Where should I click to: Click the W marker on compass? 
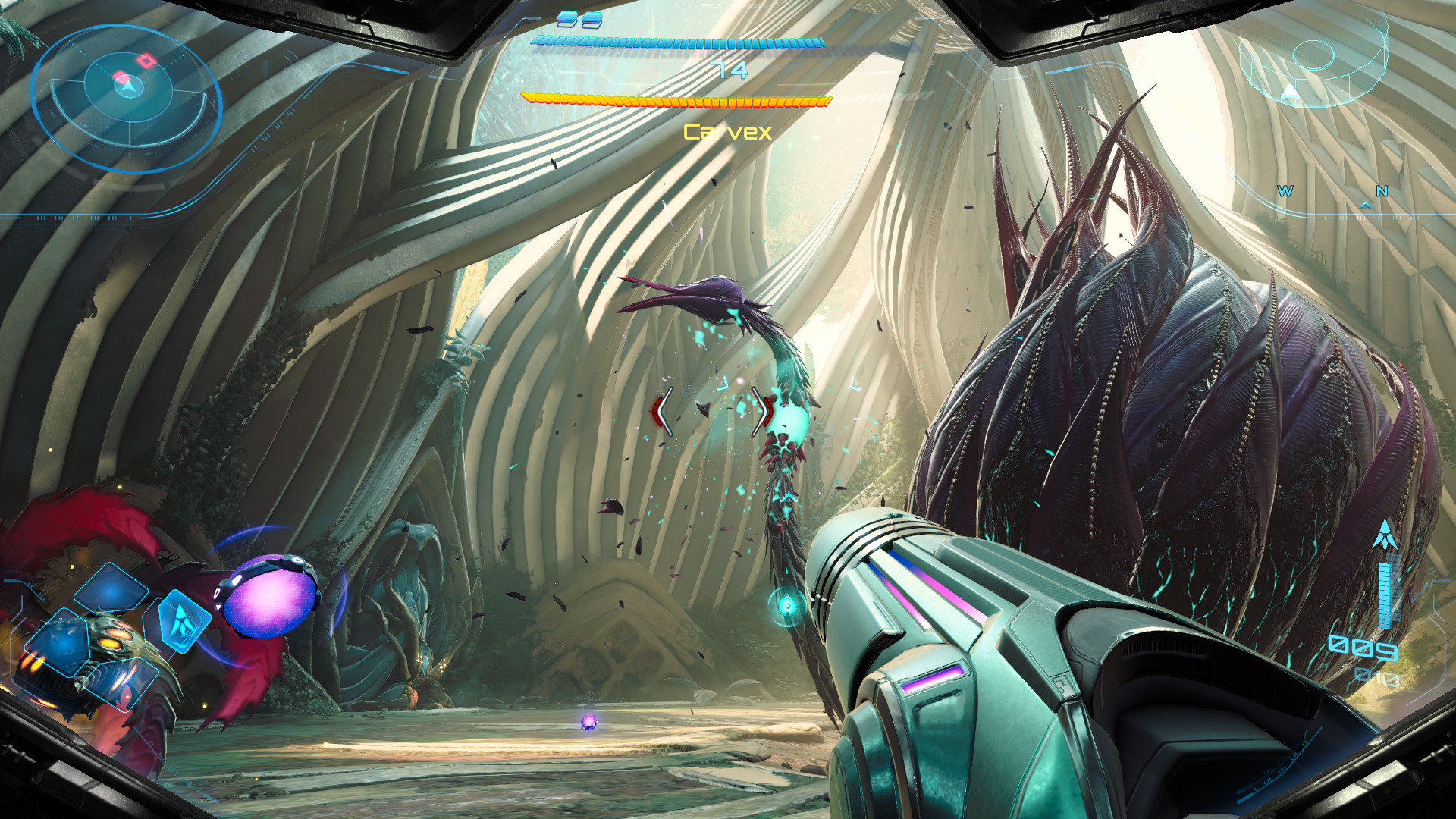tap(1285, 192)
